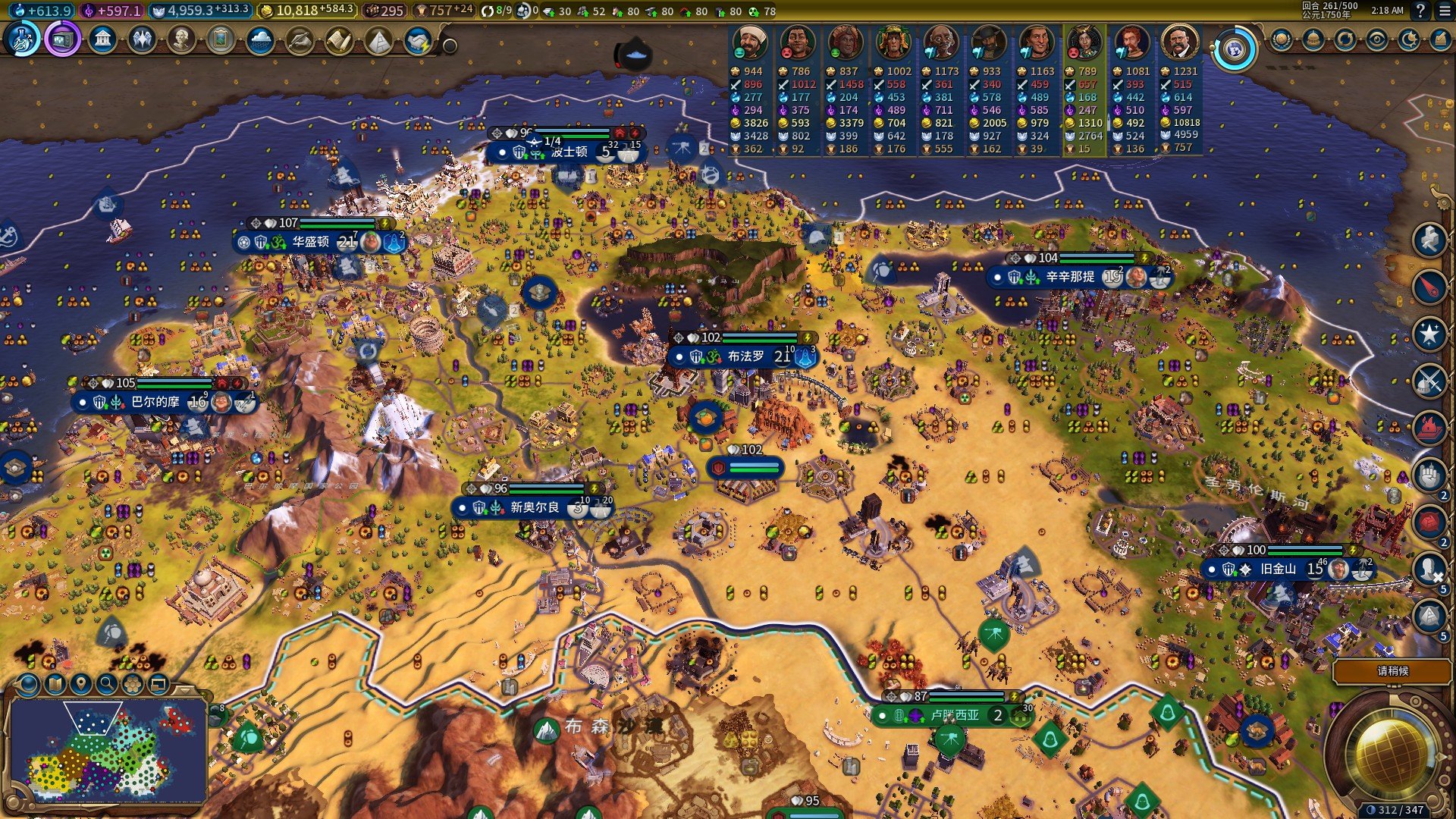The width and height of the screenshot is (1456, 819).
Task: Open the eye icon report button
Action: (x=1376, y=39)
